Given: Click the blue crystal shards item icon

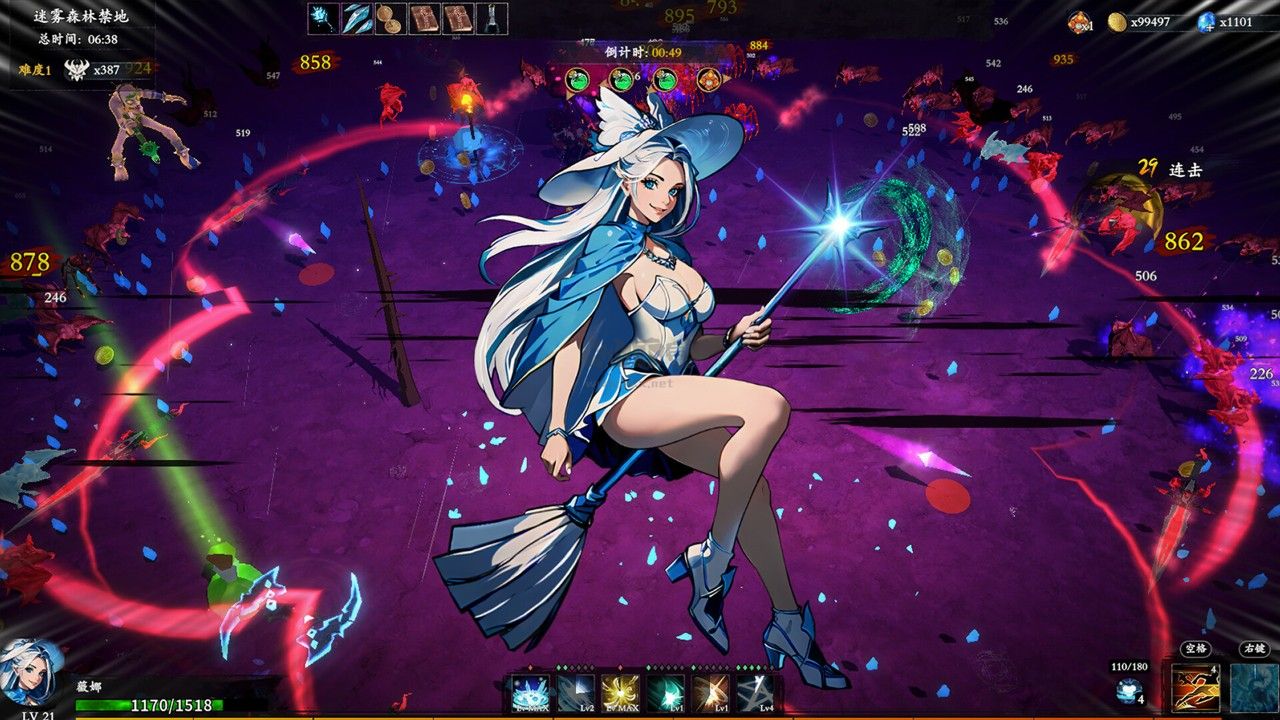Looking at the screenshot, I should coord(356,17).
